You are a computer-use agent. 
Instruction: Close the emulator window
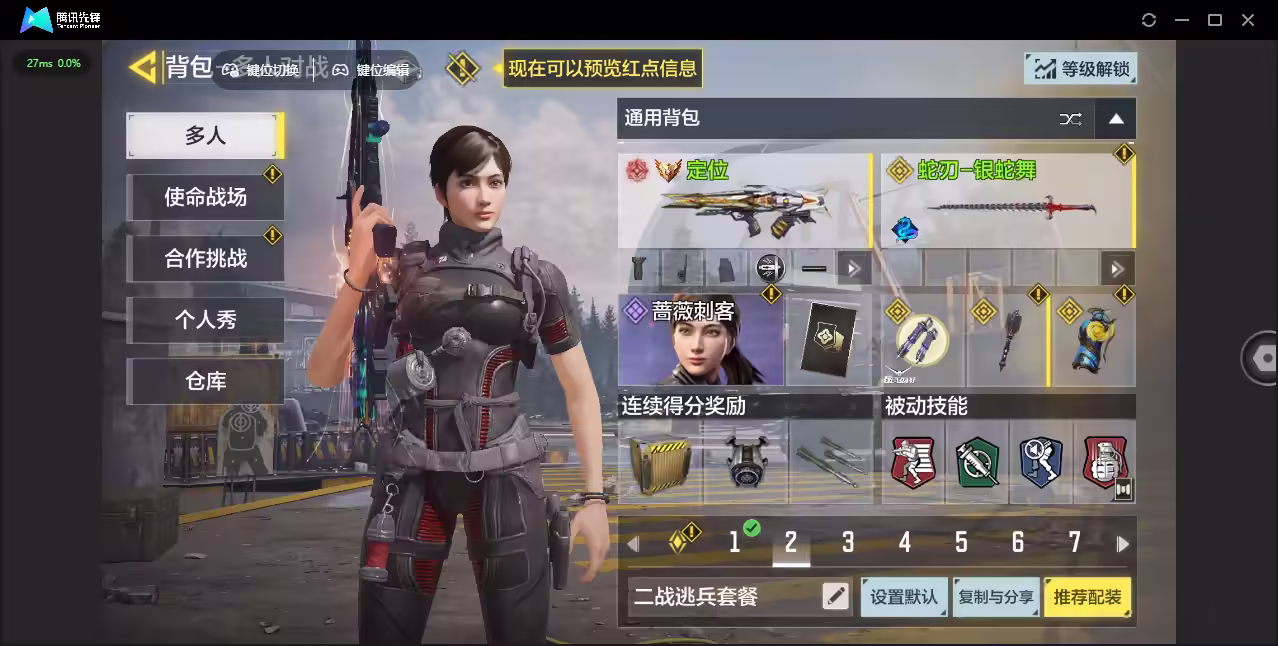pyautogui.click(x=1248, y=20)
